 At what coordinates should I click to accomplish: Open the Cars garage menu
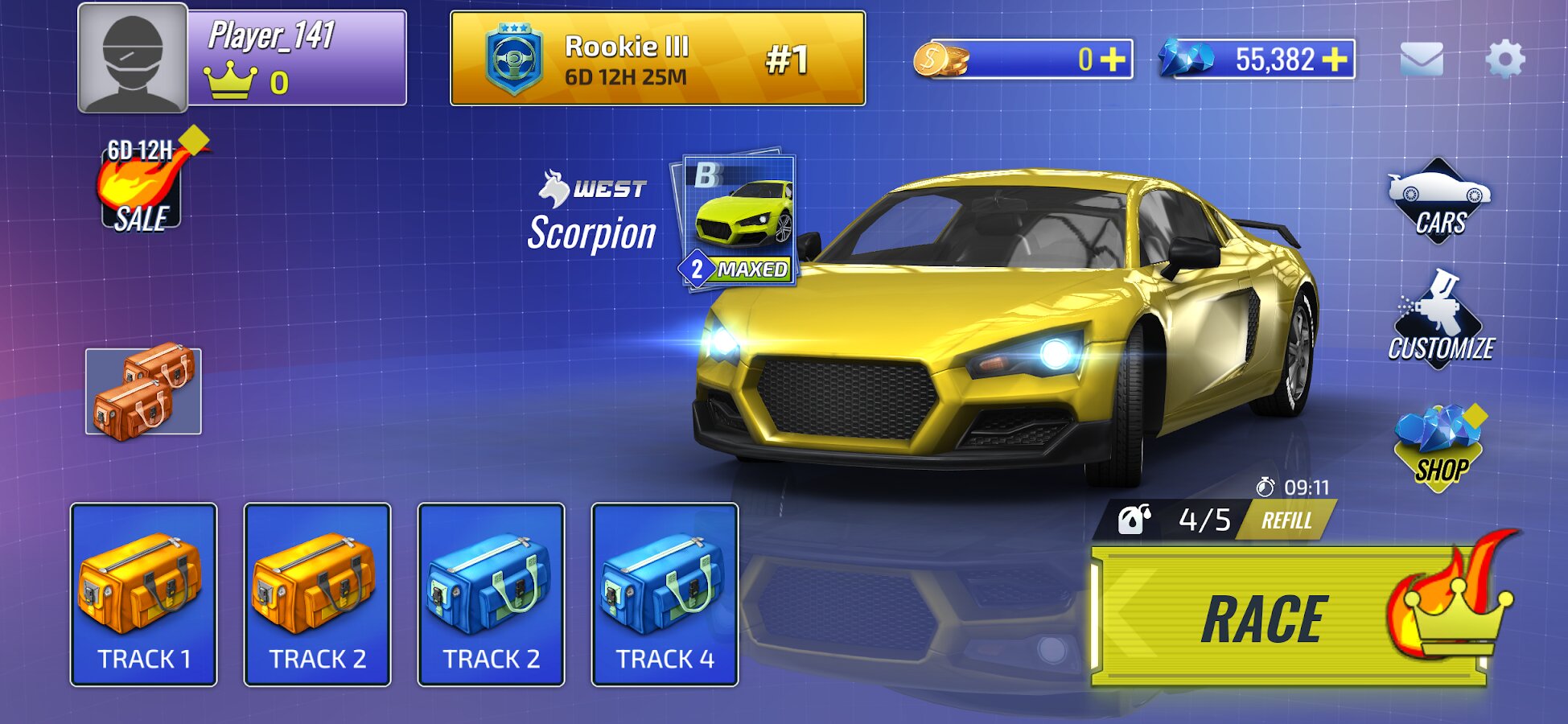pyautogui.click(x=1438, y=201)
